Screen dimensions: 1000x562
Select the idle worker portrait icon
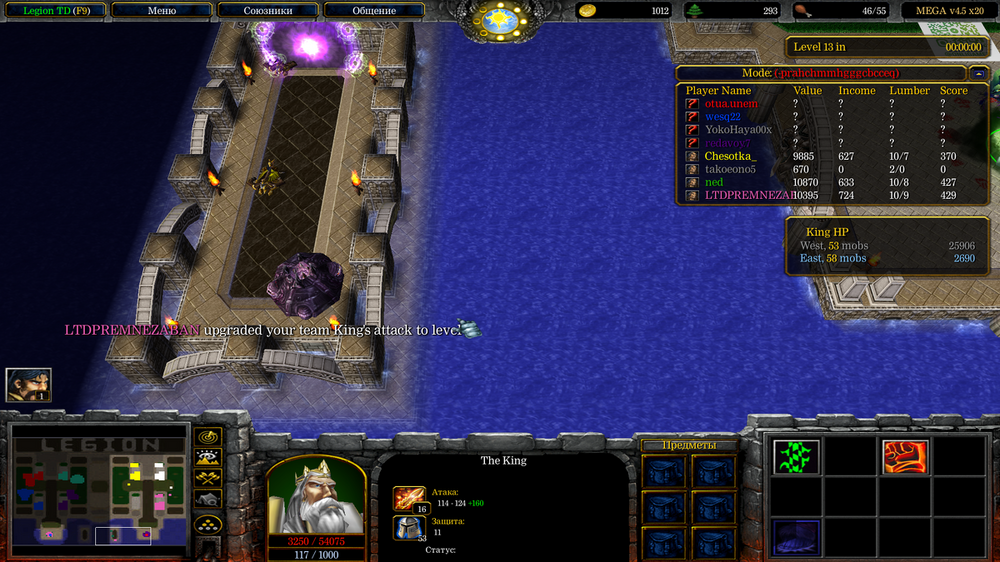[28, 385]
